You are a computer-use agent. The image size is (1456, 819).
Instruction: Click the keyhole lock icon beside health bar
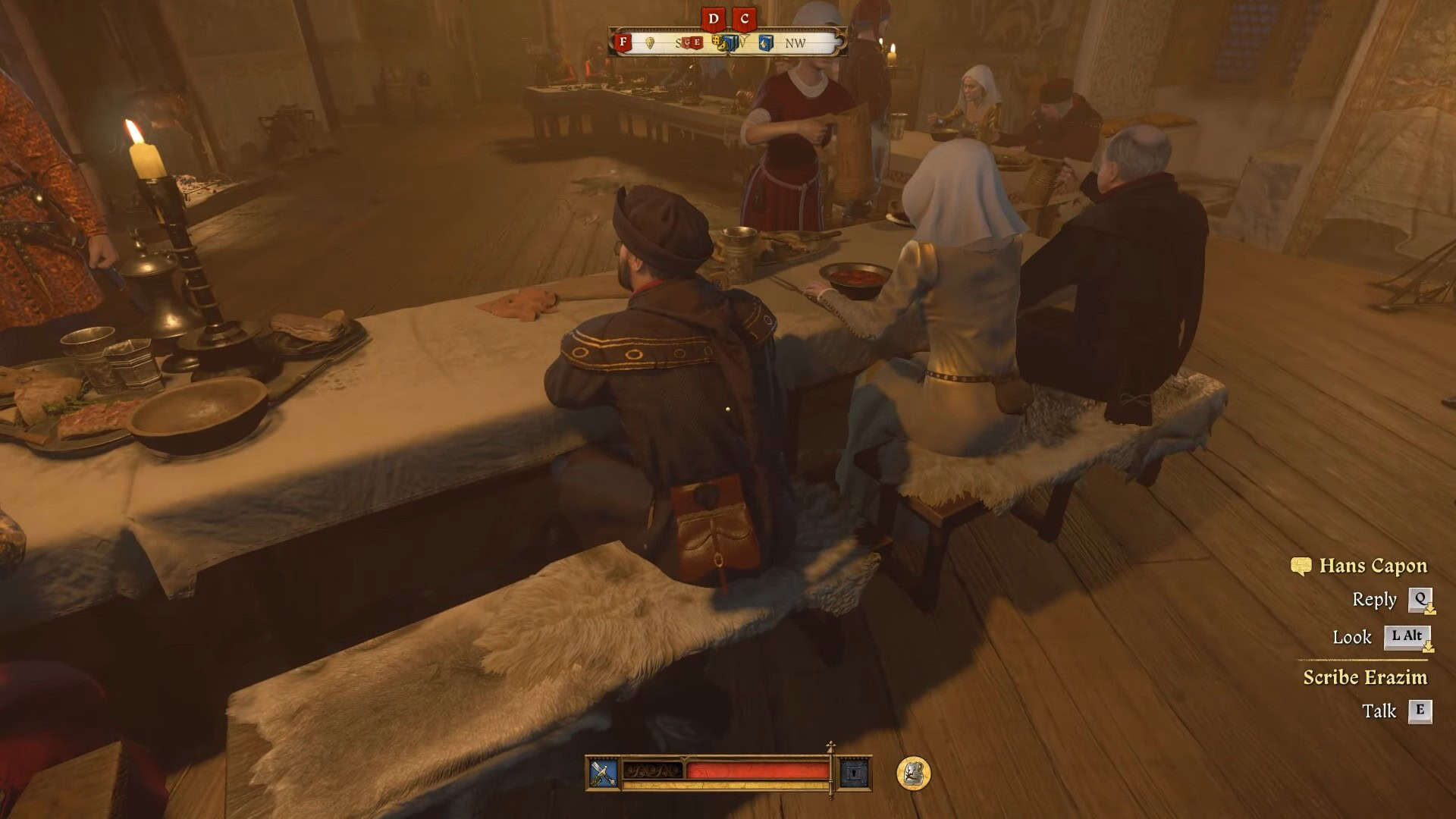click(x=855, y=773)
